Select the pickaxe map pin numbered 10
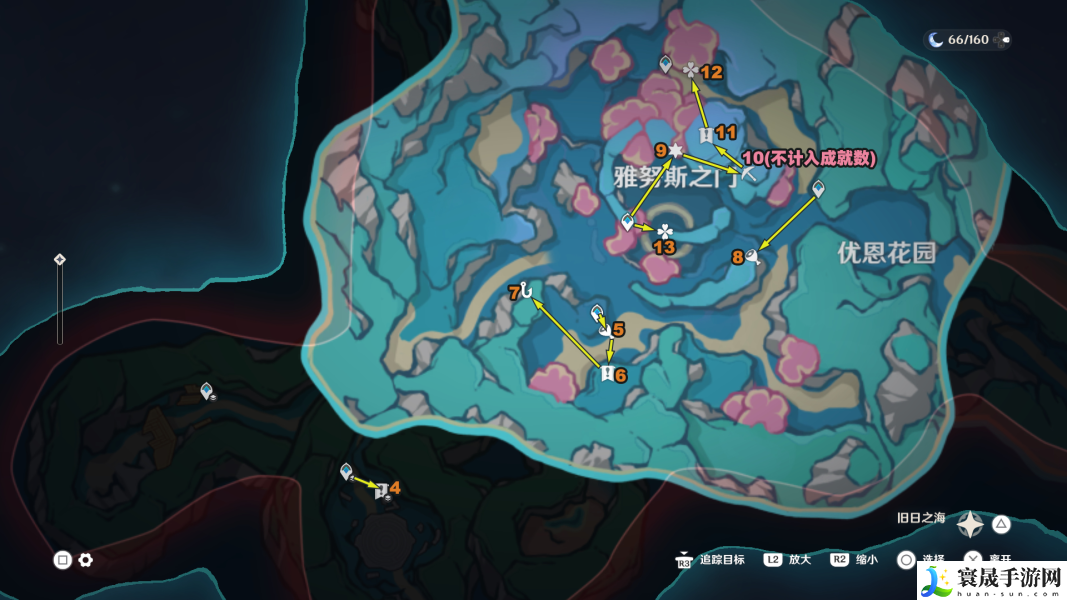This screenshot has height=600, width=1067. [748, 174]
